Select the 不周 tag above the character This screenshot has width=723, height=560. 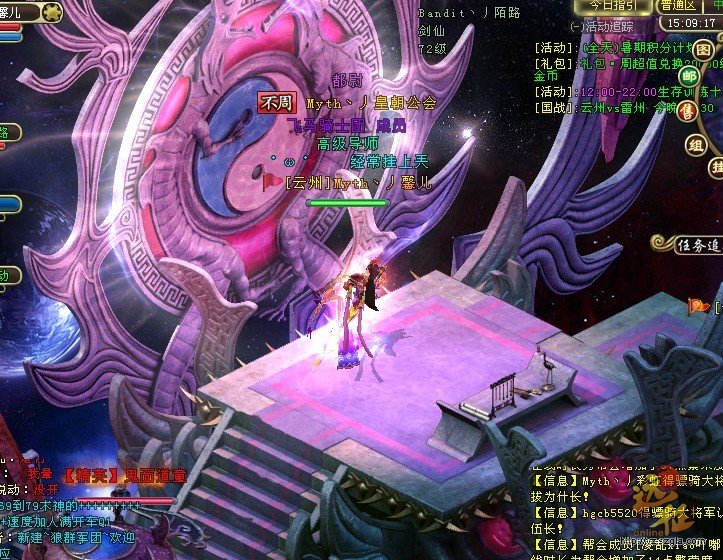pyautogui.click(x=275, y=103)
